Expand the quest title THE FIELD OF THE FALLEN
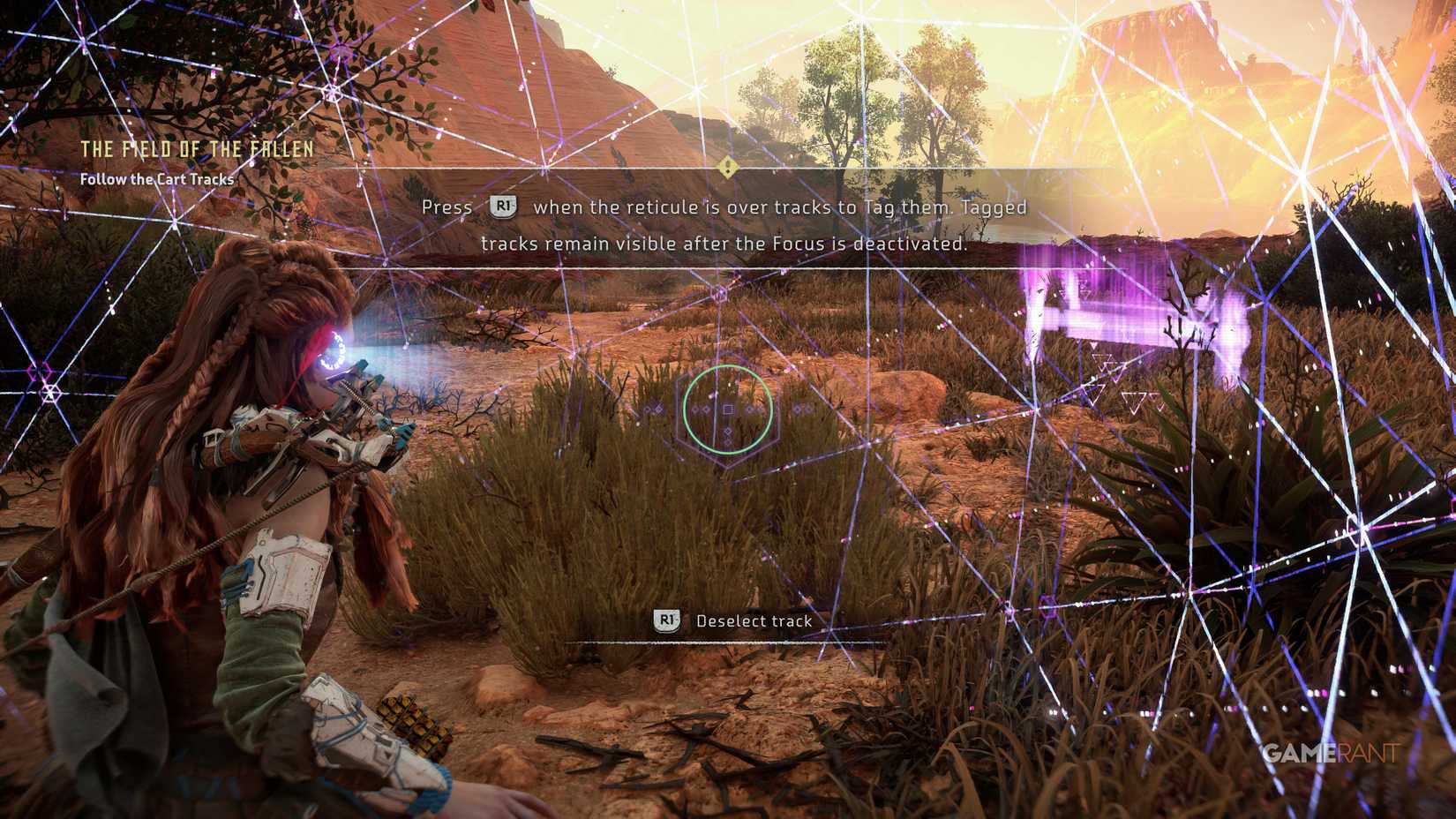The image size is (1456, 819). point(199,149)
